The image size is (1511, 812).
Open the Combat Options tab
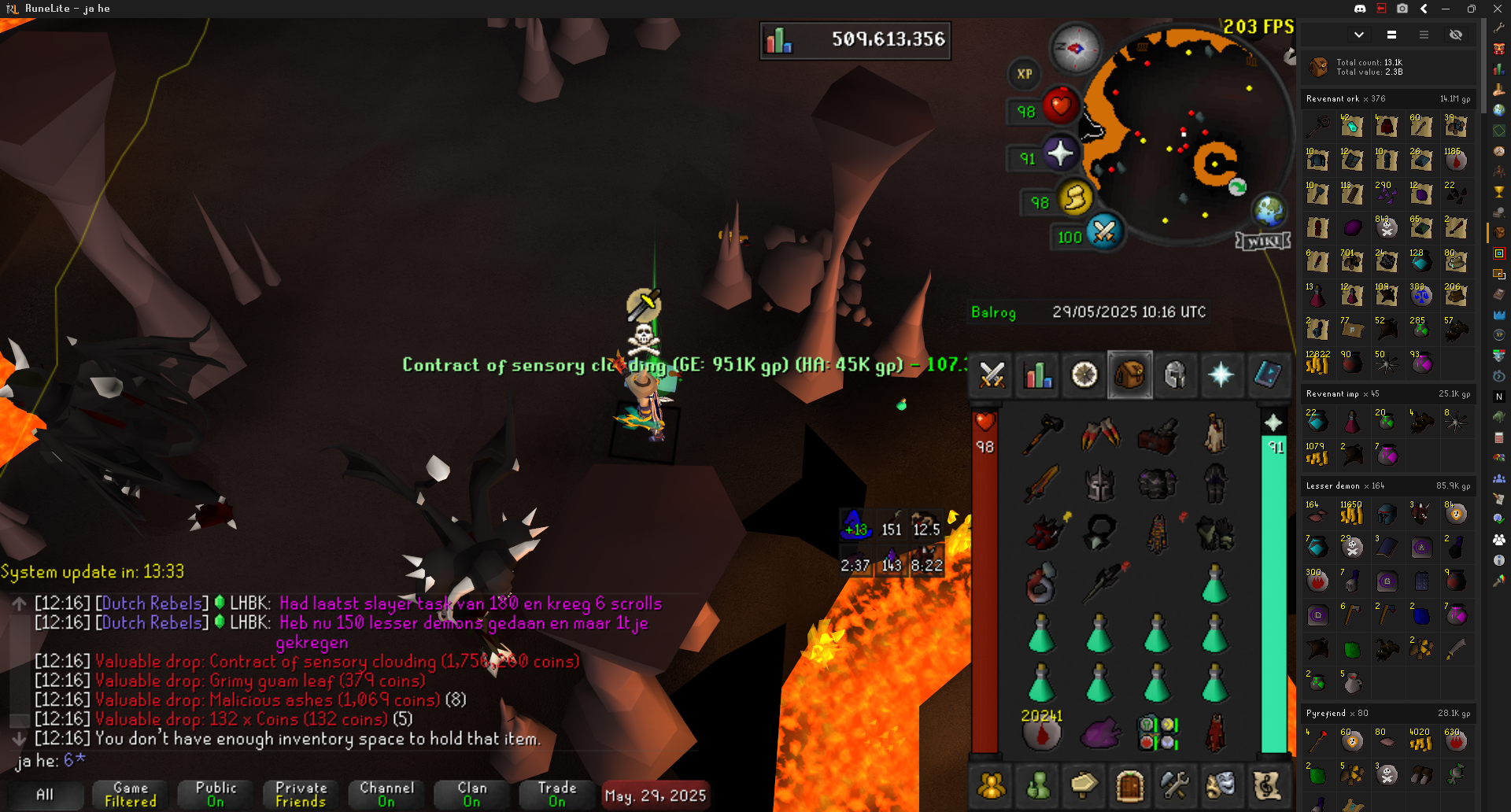click(992, 375)
